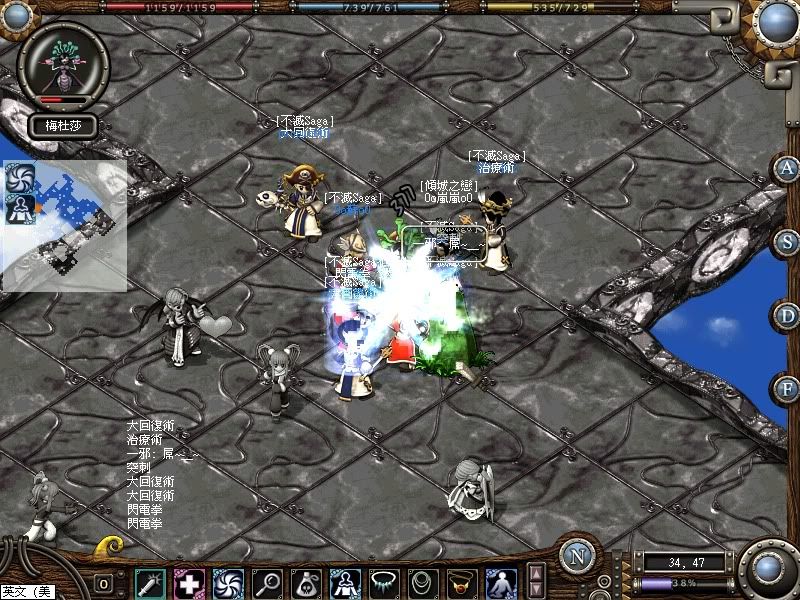Click the round S button

point(786,242)
